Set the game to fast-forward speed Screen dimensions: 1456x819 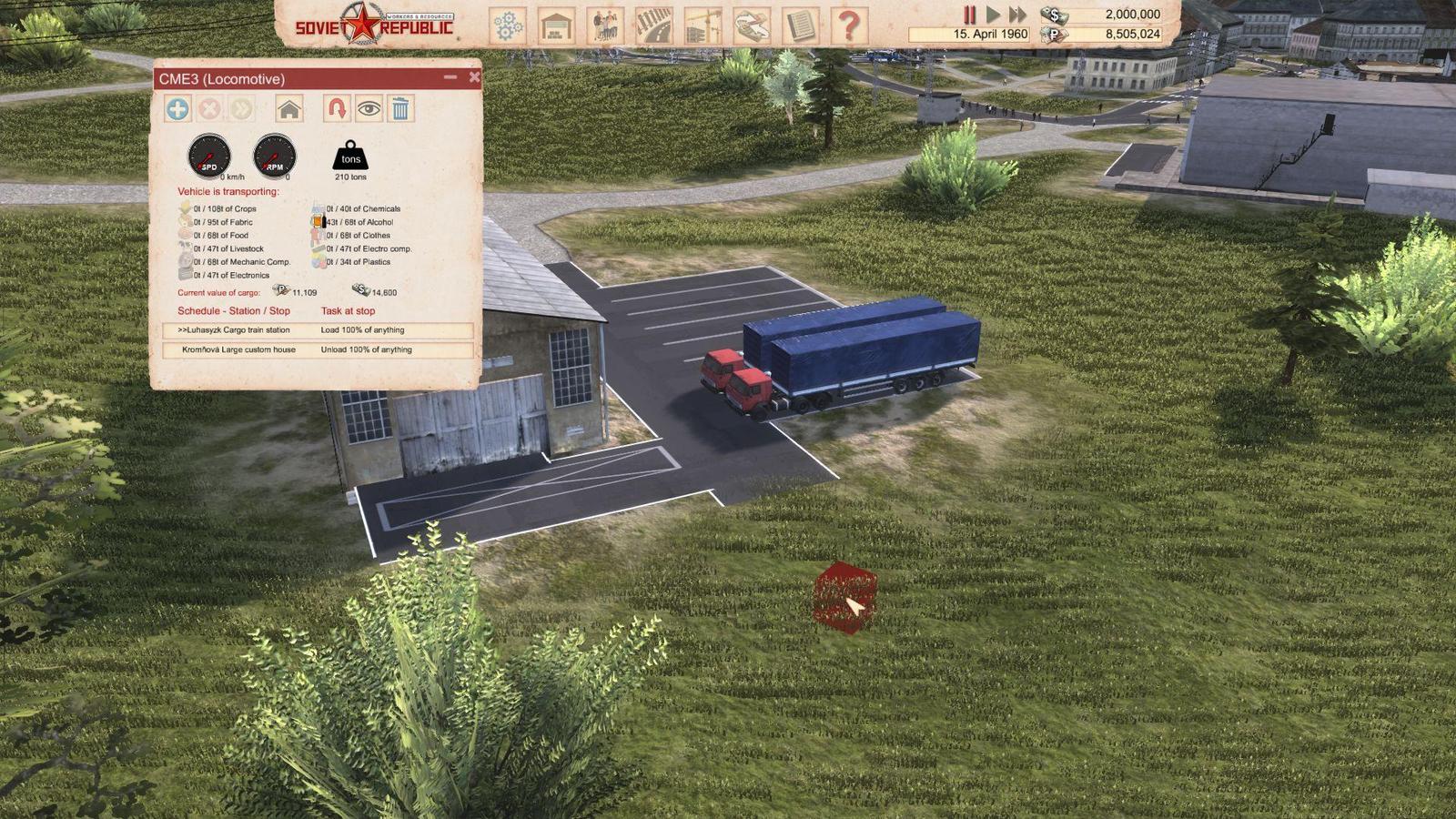[1017, 15]
